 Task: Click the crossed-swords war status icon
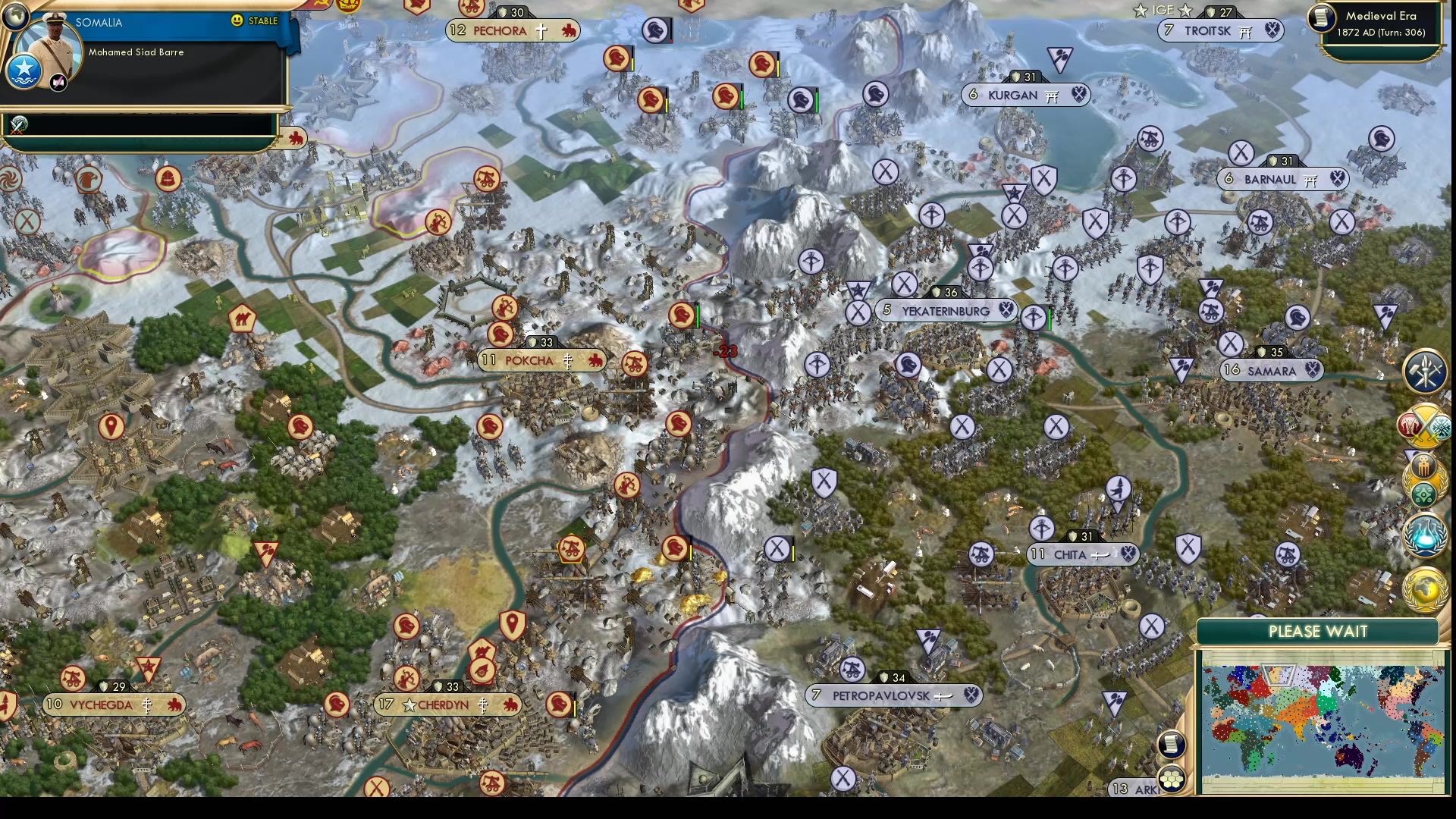pyautogui.click(x=1423, y=425)
